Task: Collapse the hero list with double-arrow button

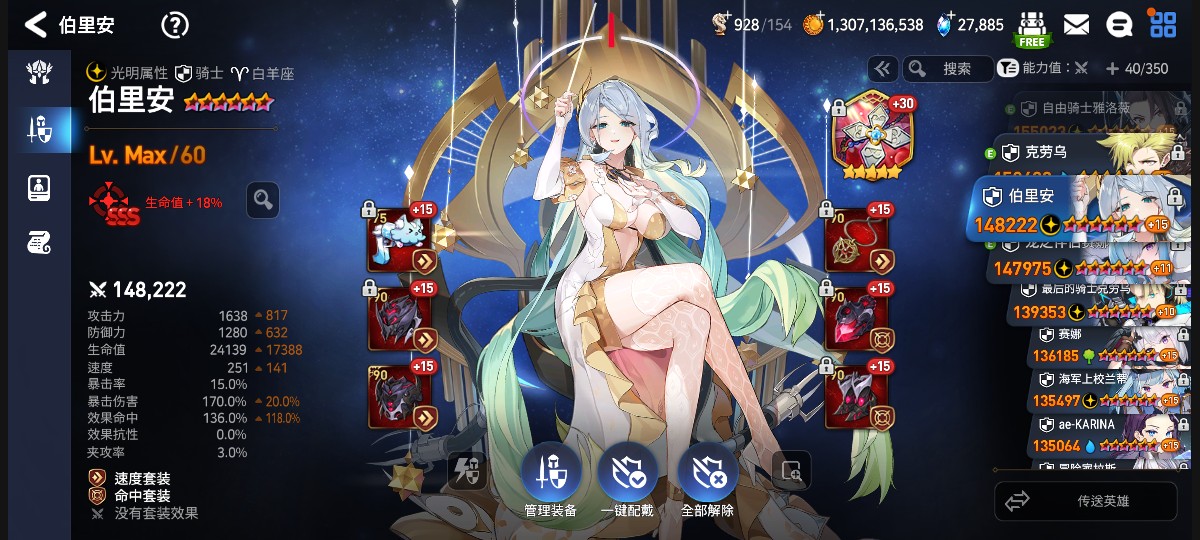Action: [882, 68]
